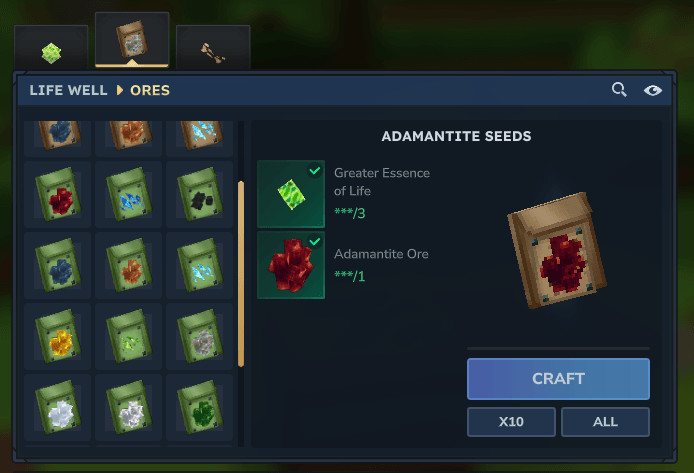Viewport: 694px width, 473px height.
Task: Click the Greater Essence of Life ingredient slot
Action: click(x=291, y=194)
